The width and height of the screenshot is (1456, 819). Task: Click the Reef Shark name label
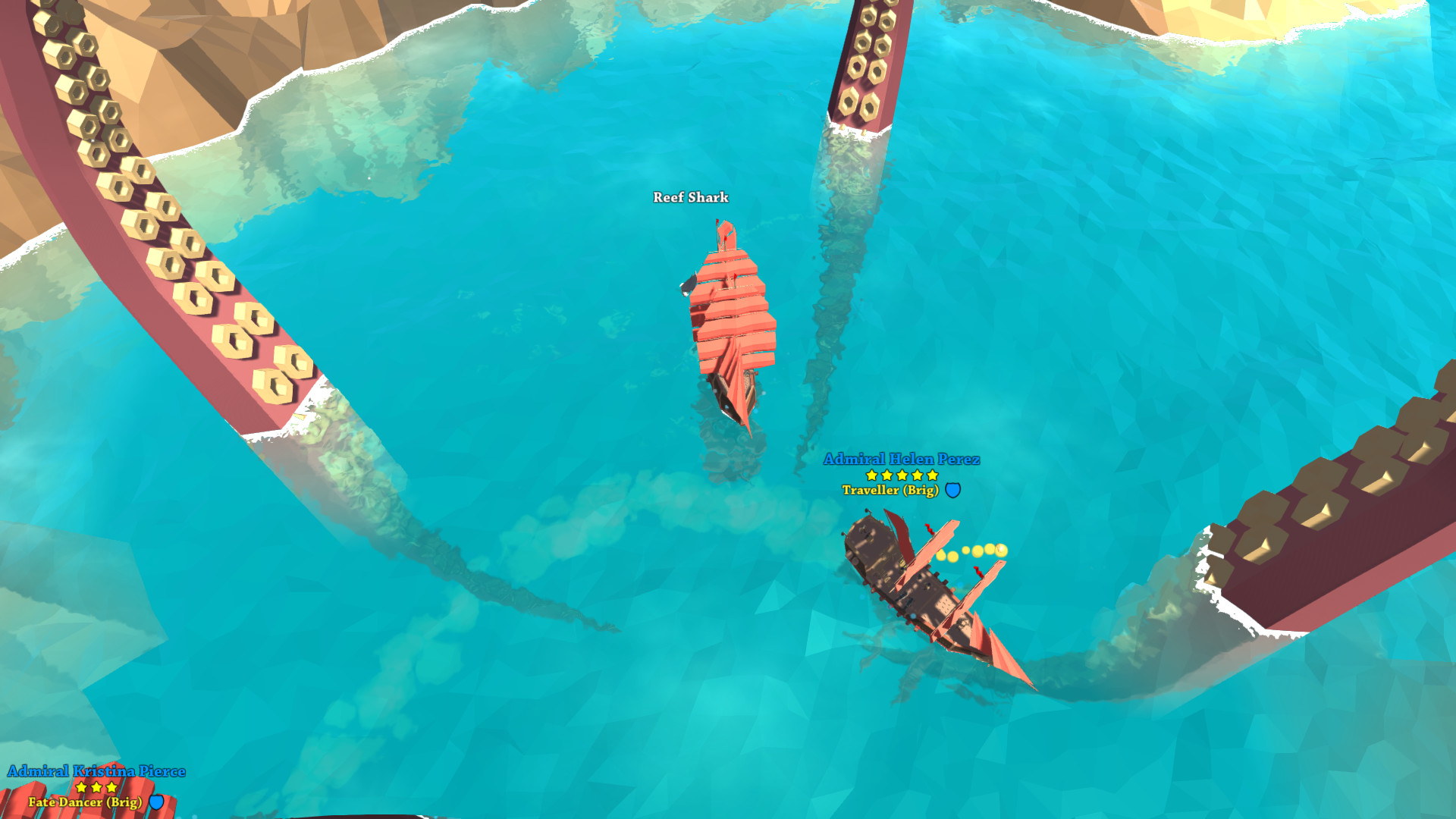pos(689,198)
